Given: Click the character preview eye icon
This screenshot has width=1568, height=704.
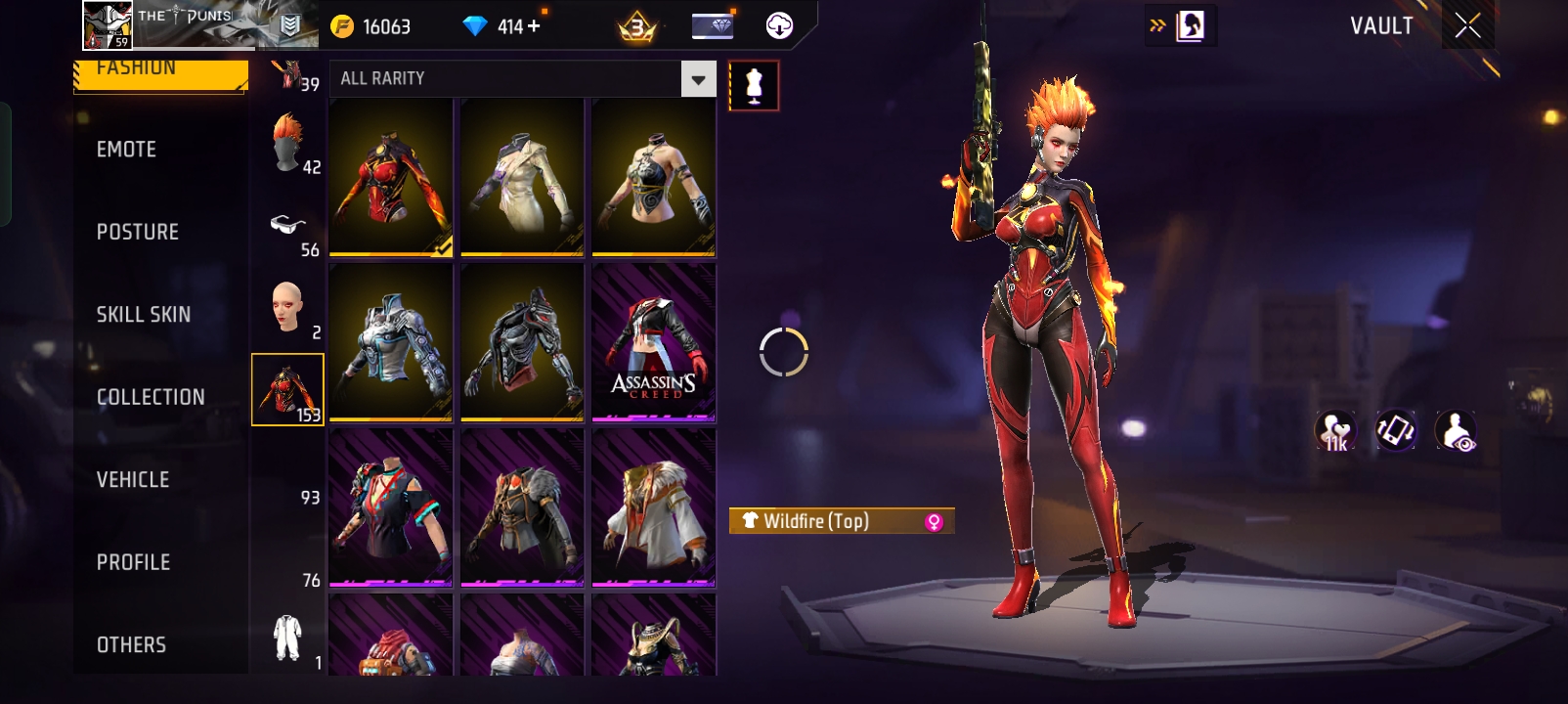Looking at the screenshot, I should (1456, 431).
